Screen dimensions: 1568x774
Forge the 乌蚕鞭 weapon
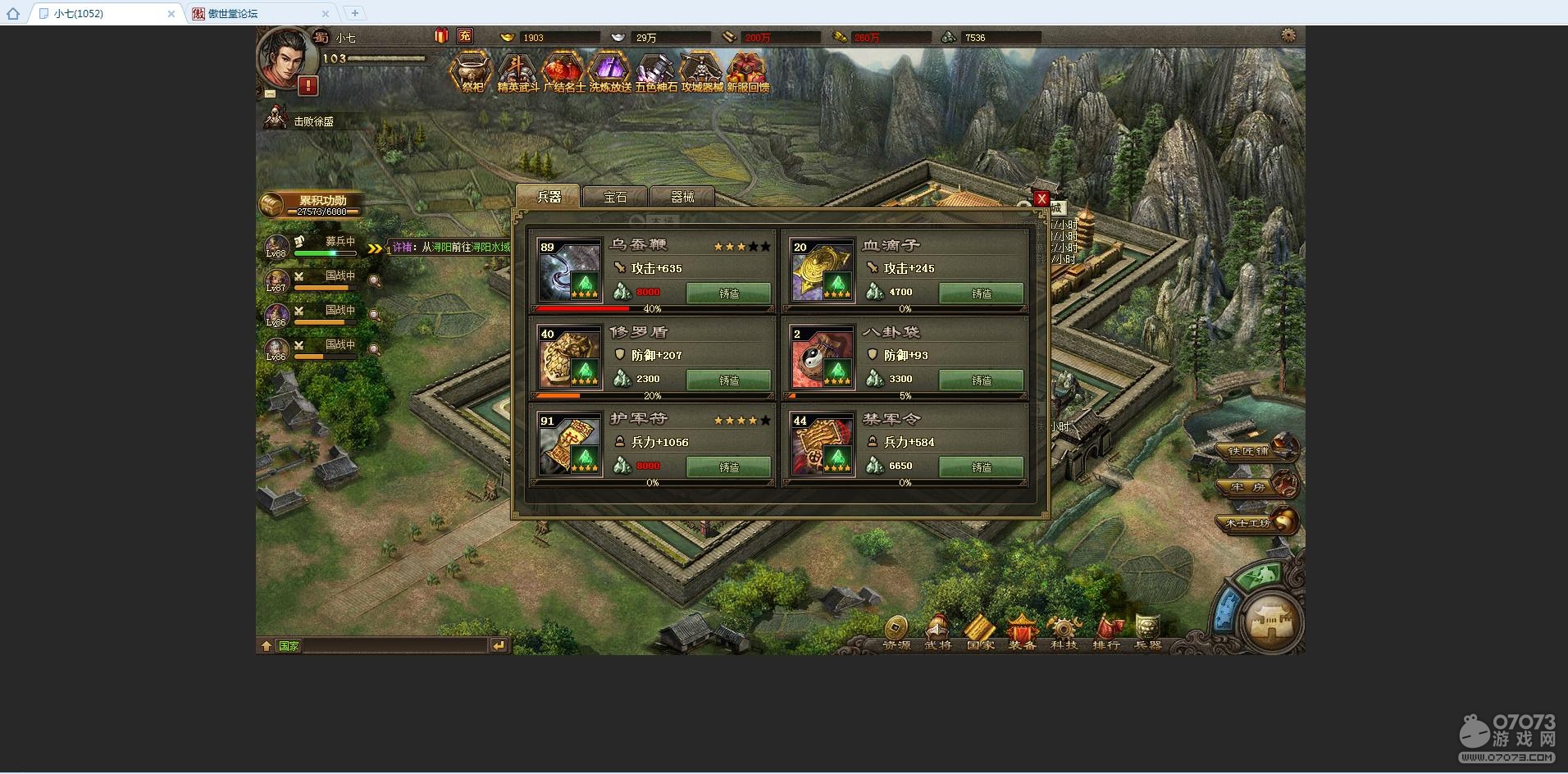click(728, 293)
